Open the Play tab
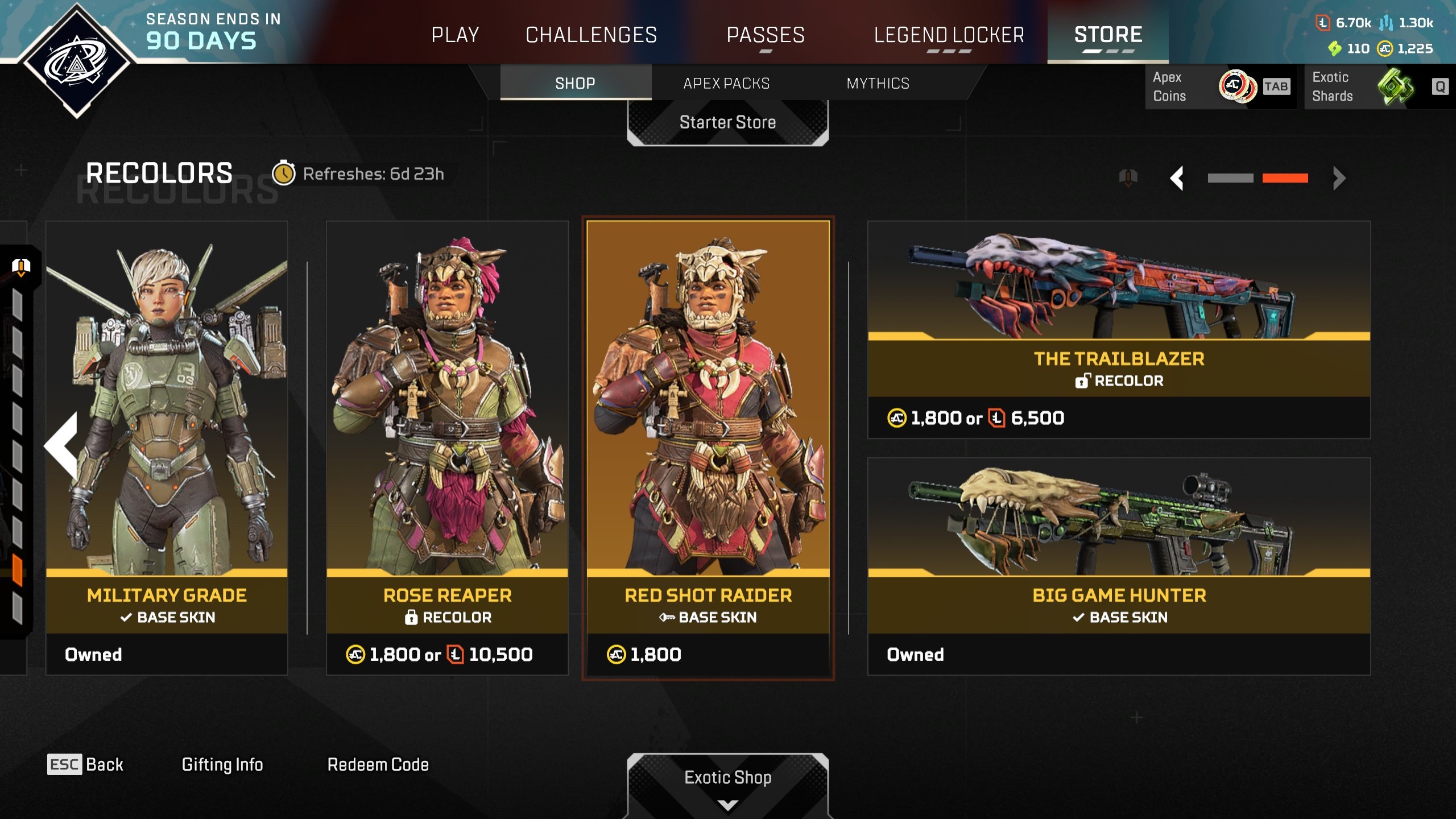1456x819 pixels. (455, 35)
